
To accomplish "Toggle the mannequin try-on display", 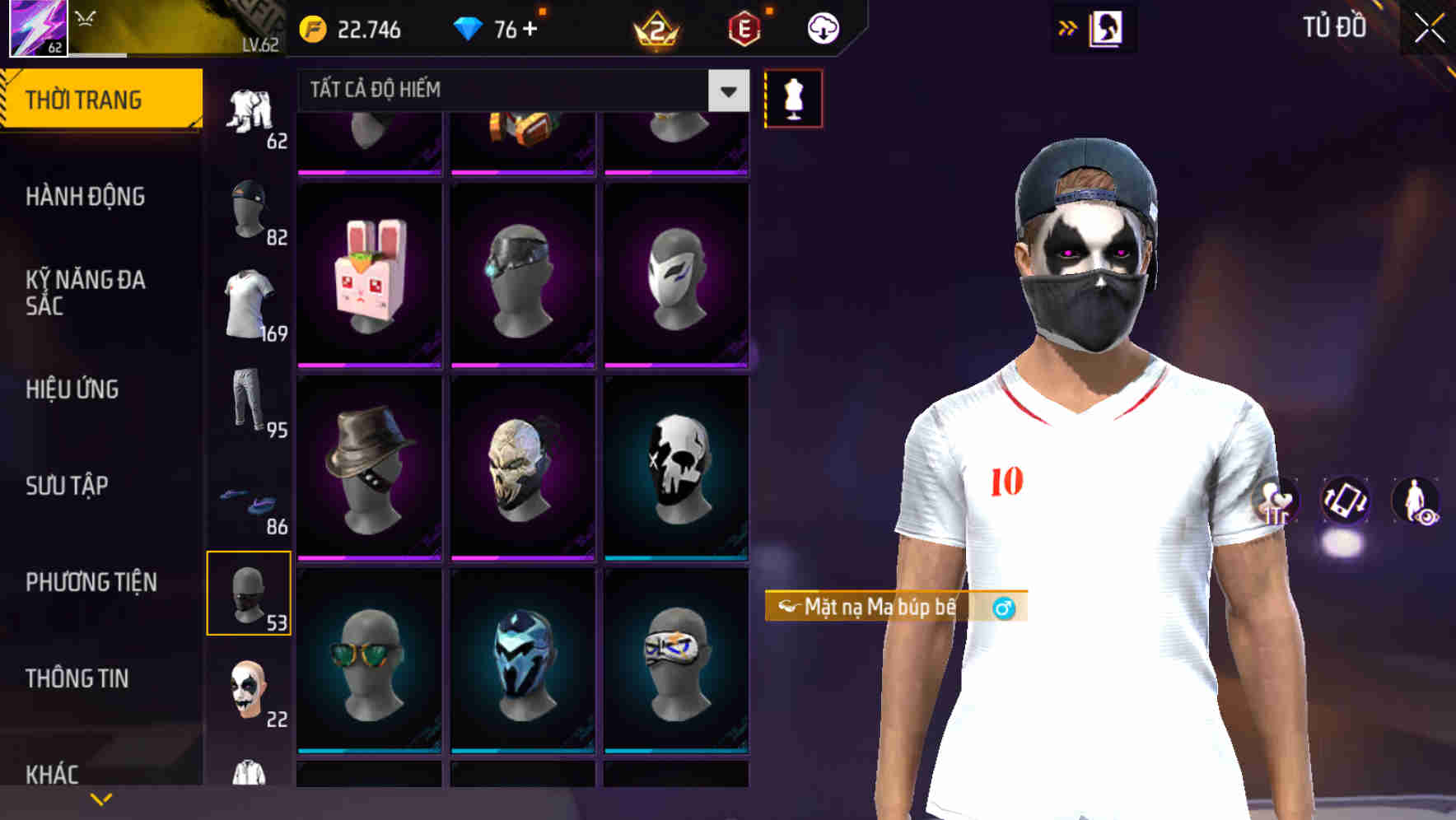I will [793, 97].
